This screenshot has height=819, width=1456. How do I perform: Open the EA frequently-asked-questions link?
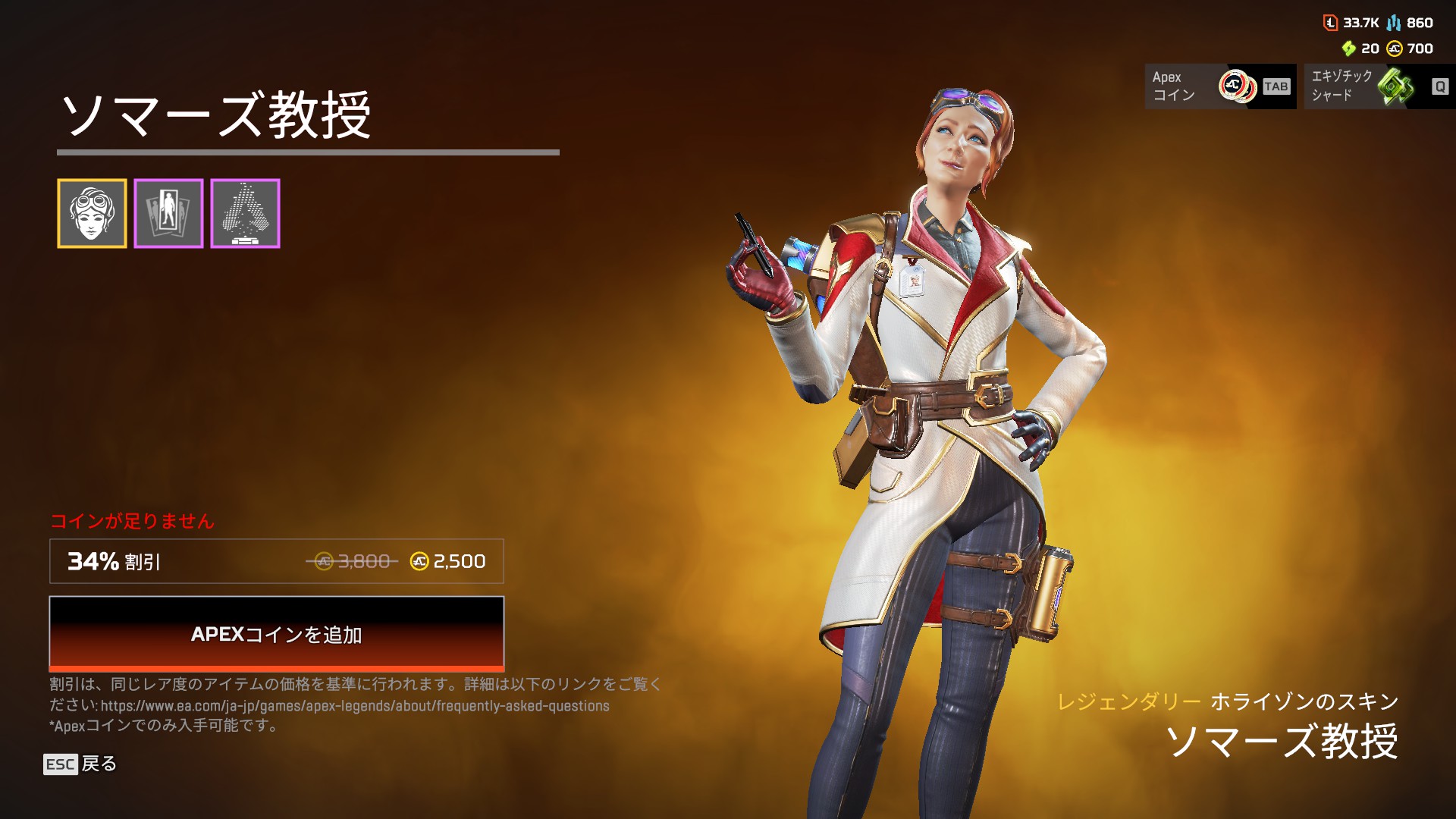click(355, 706)
